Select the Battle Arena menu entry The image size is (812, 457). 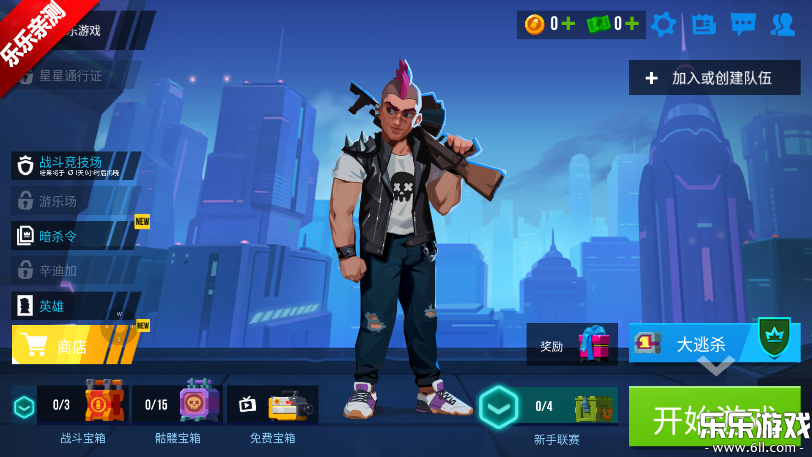(75, 165)
